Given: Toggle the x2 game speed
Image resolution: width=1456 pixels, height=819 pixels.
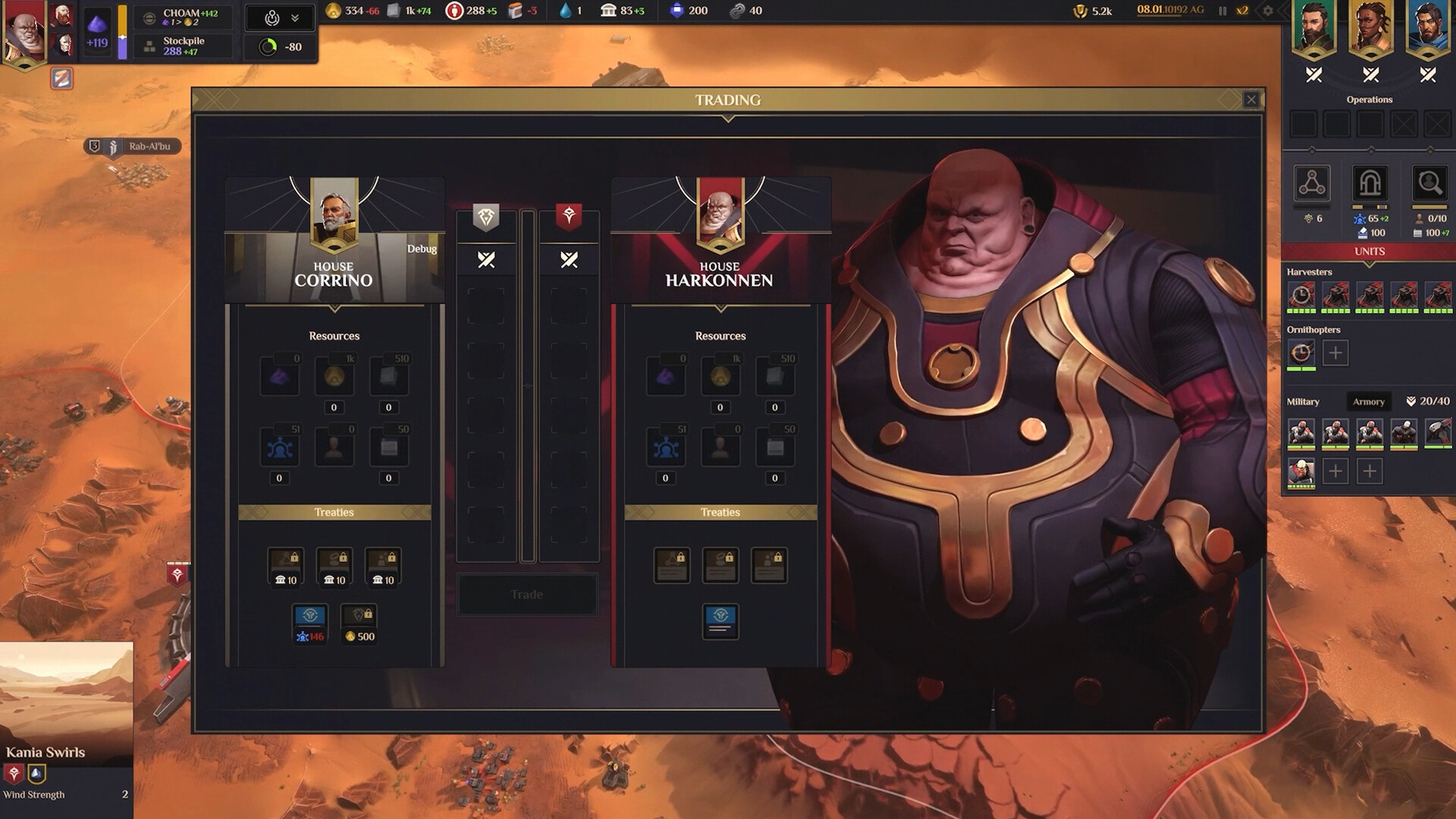Looking at the screenshot, I should coord(1242,11).
